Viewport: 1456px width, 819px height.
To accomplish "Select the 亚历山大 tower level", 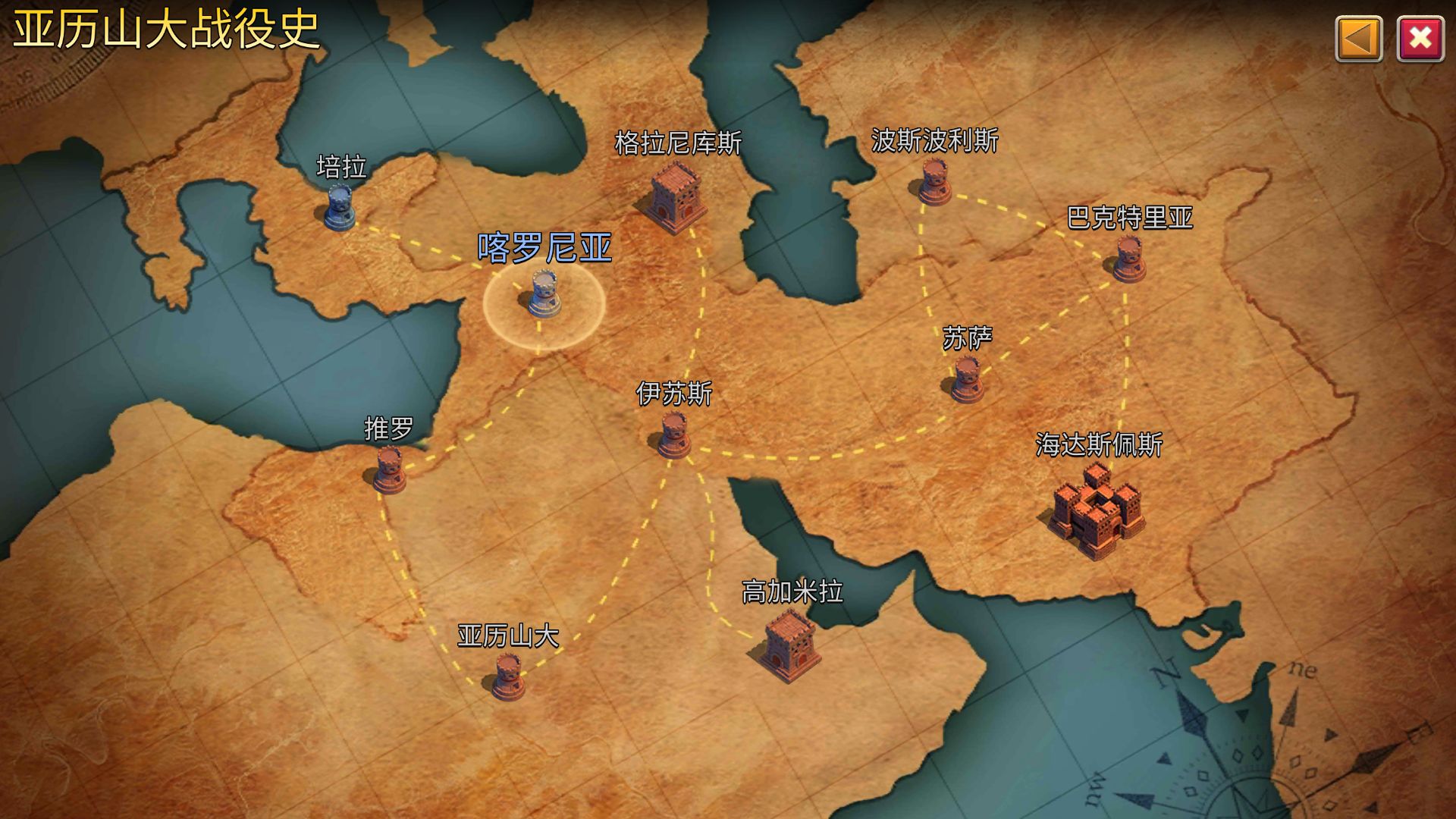I will point(508,676).
